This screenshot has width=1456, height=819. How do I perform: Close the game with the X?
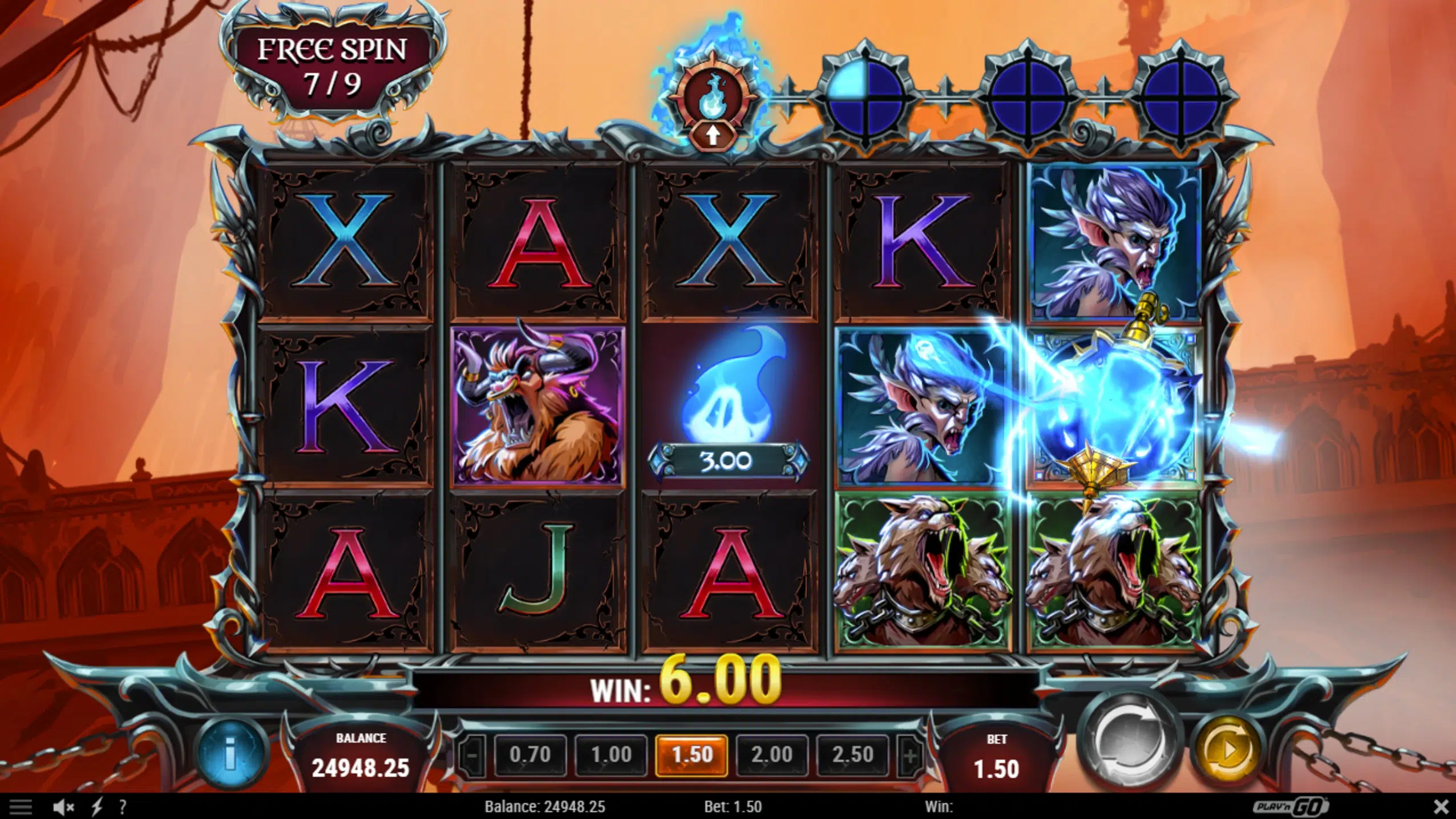tap(1441, 807)
